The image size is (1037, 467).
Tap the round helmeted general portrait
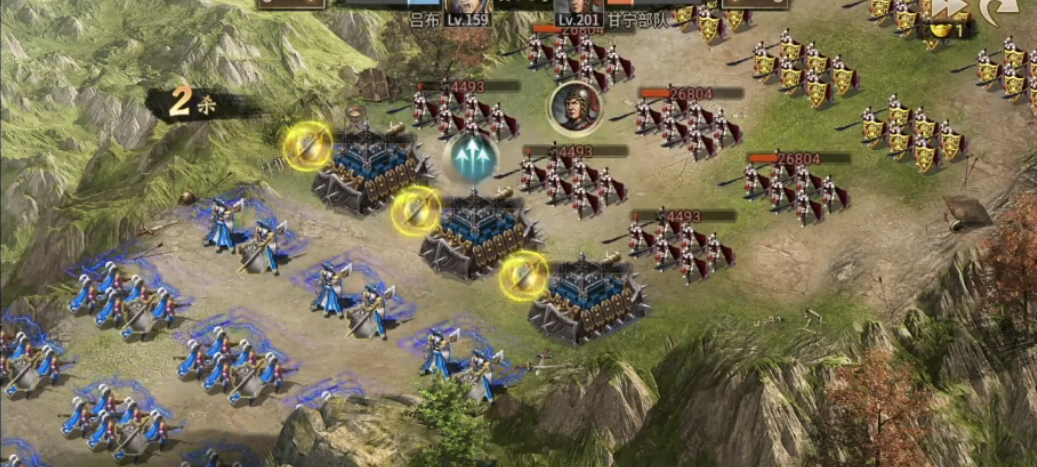coord(574,107)
